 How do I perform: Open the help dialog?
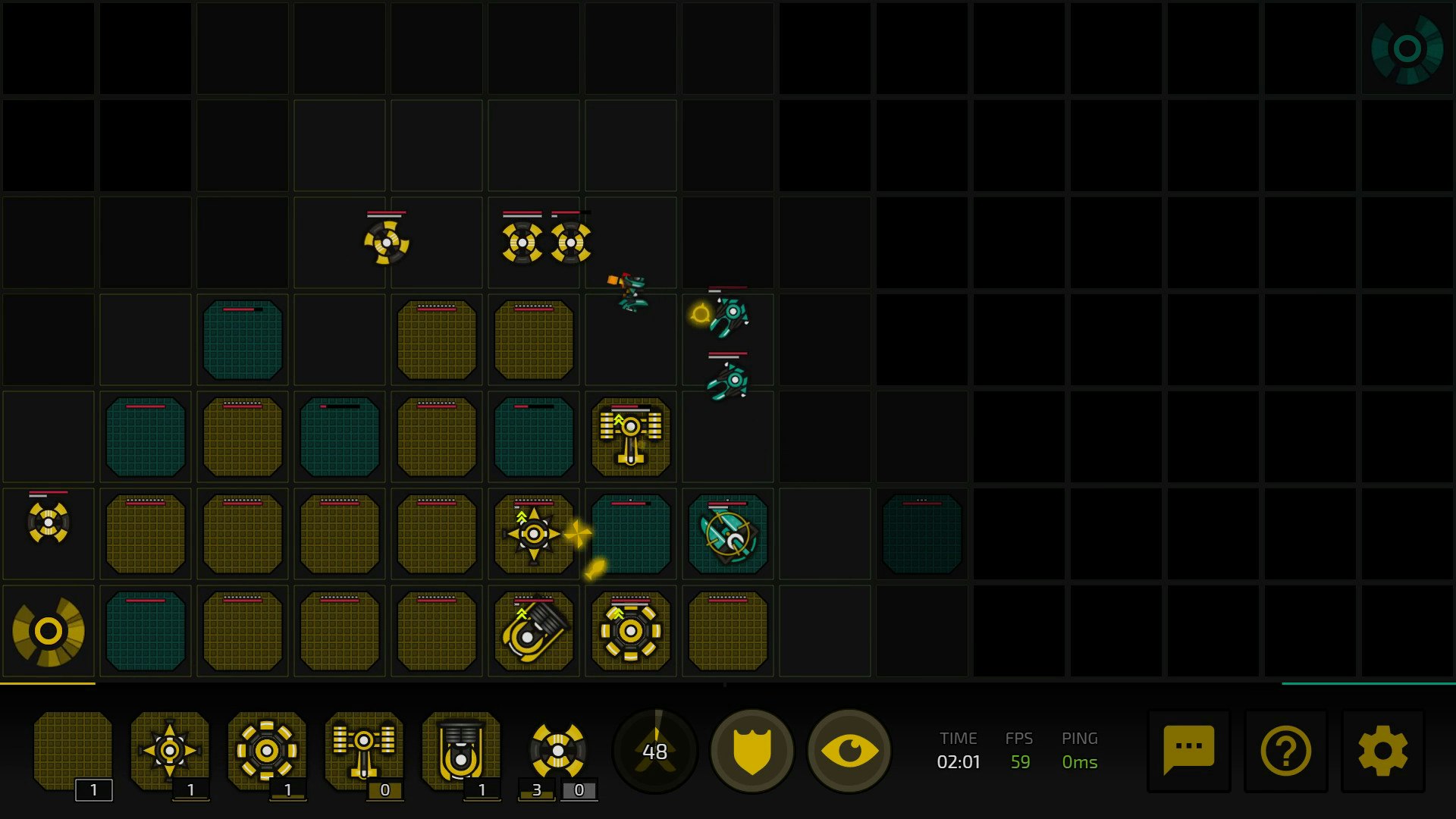pyautogui.click(x=1285, y=751)
